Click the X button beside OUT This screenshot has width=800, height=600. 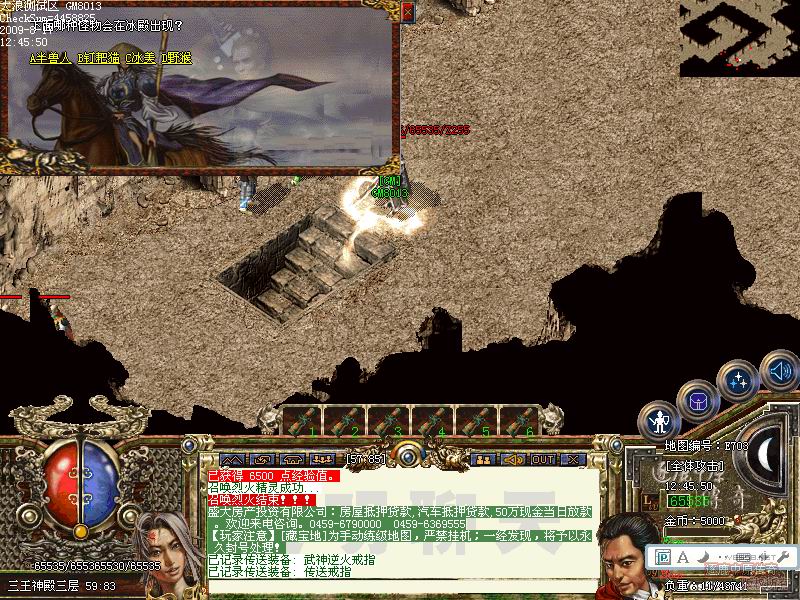(573, 459)
